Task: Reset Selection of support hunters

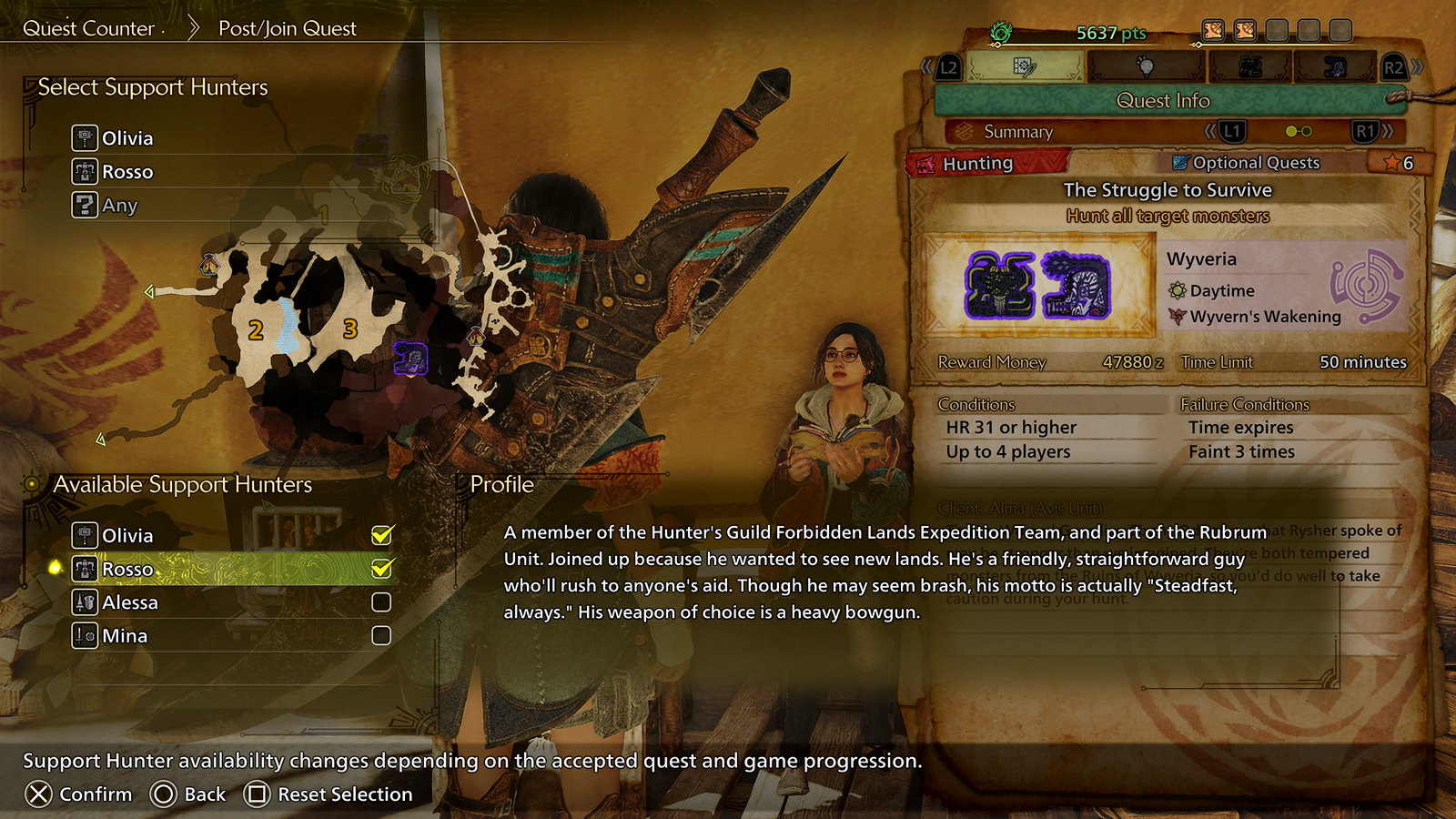Action: click(x=329, y=794)
